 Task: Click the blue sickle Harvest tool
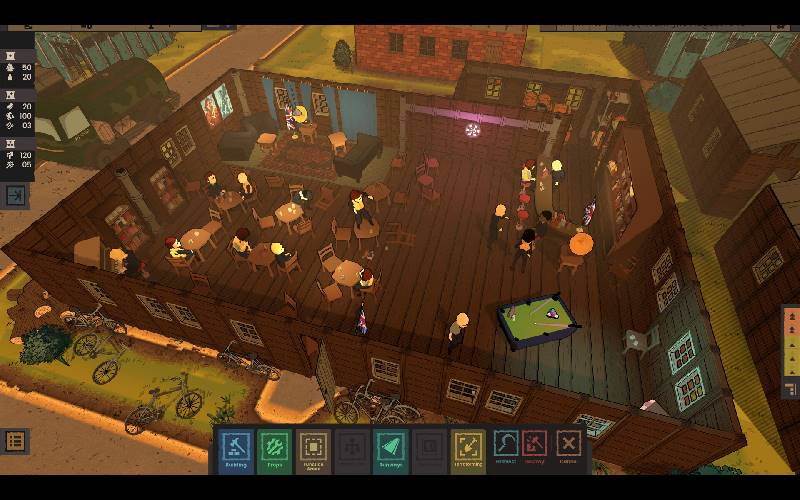507,447
